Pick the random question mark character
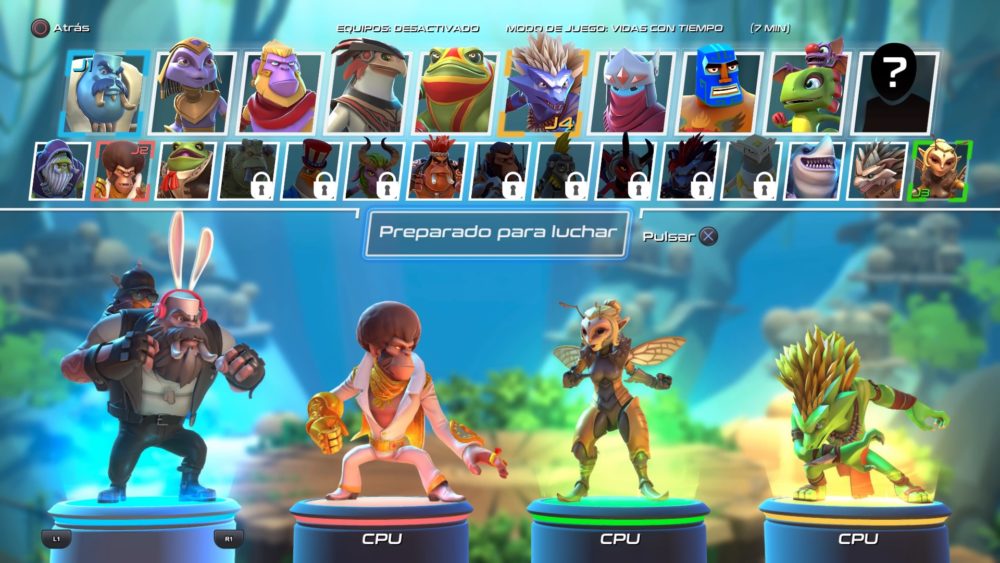 coord(897,93)
